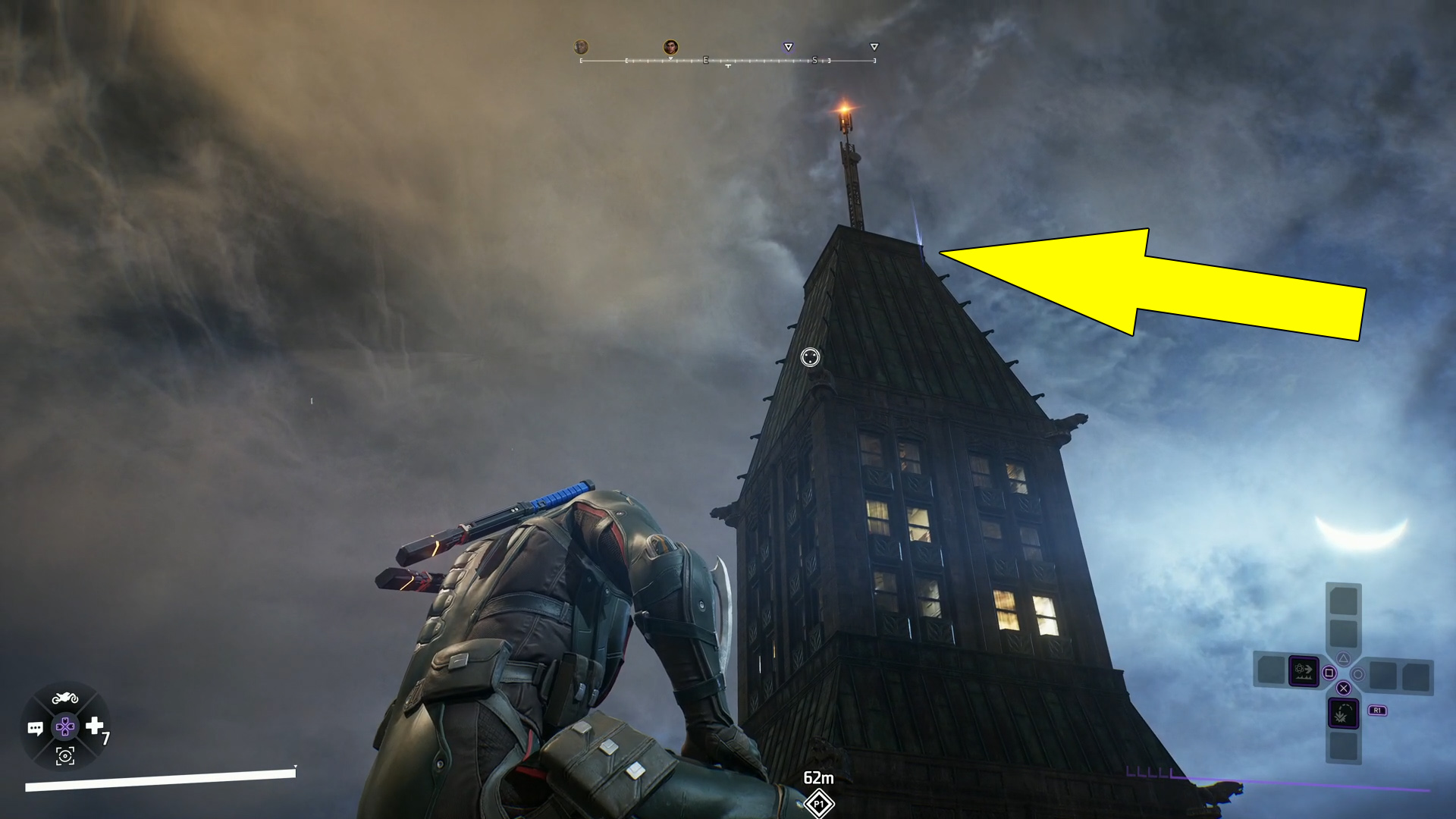
Task: Select the Batcycle summon icon
Action: (64, 698)
